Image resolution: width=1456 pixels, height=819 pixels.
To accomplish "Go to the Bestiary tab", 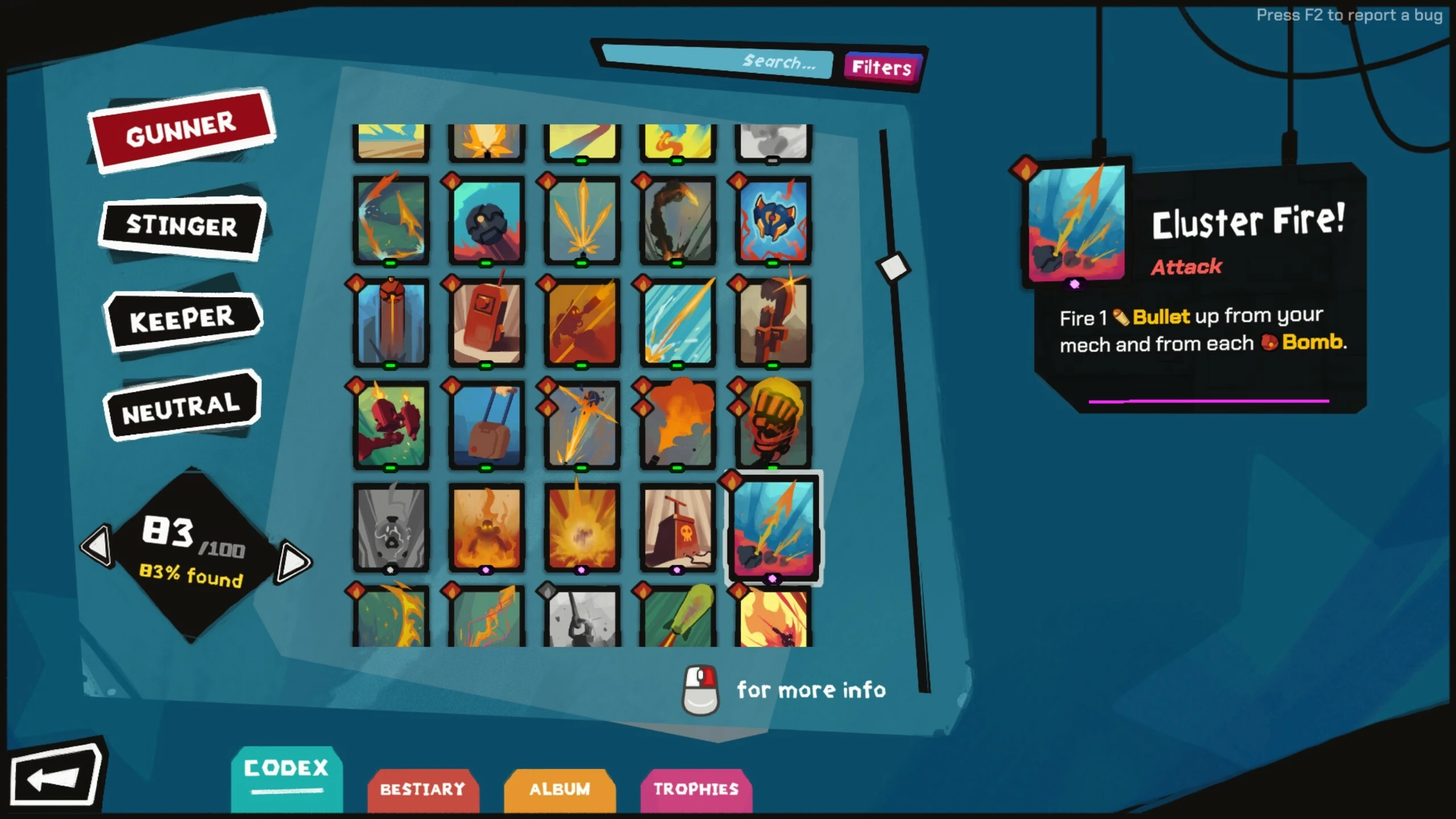I will point(423,789).
